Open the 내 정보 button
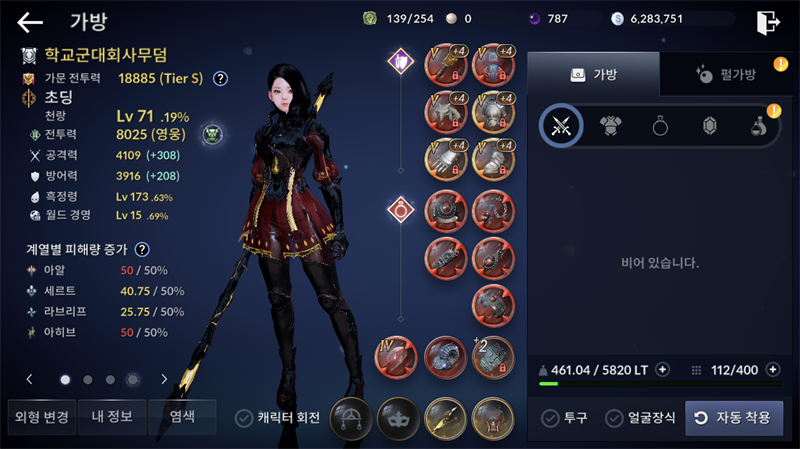This screenshot has width=800, height=449. tap(111, 417)
